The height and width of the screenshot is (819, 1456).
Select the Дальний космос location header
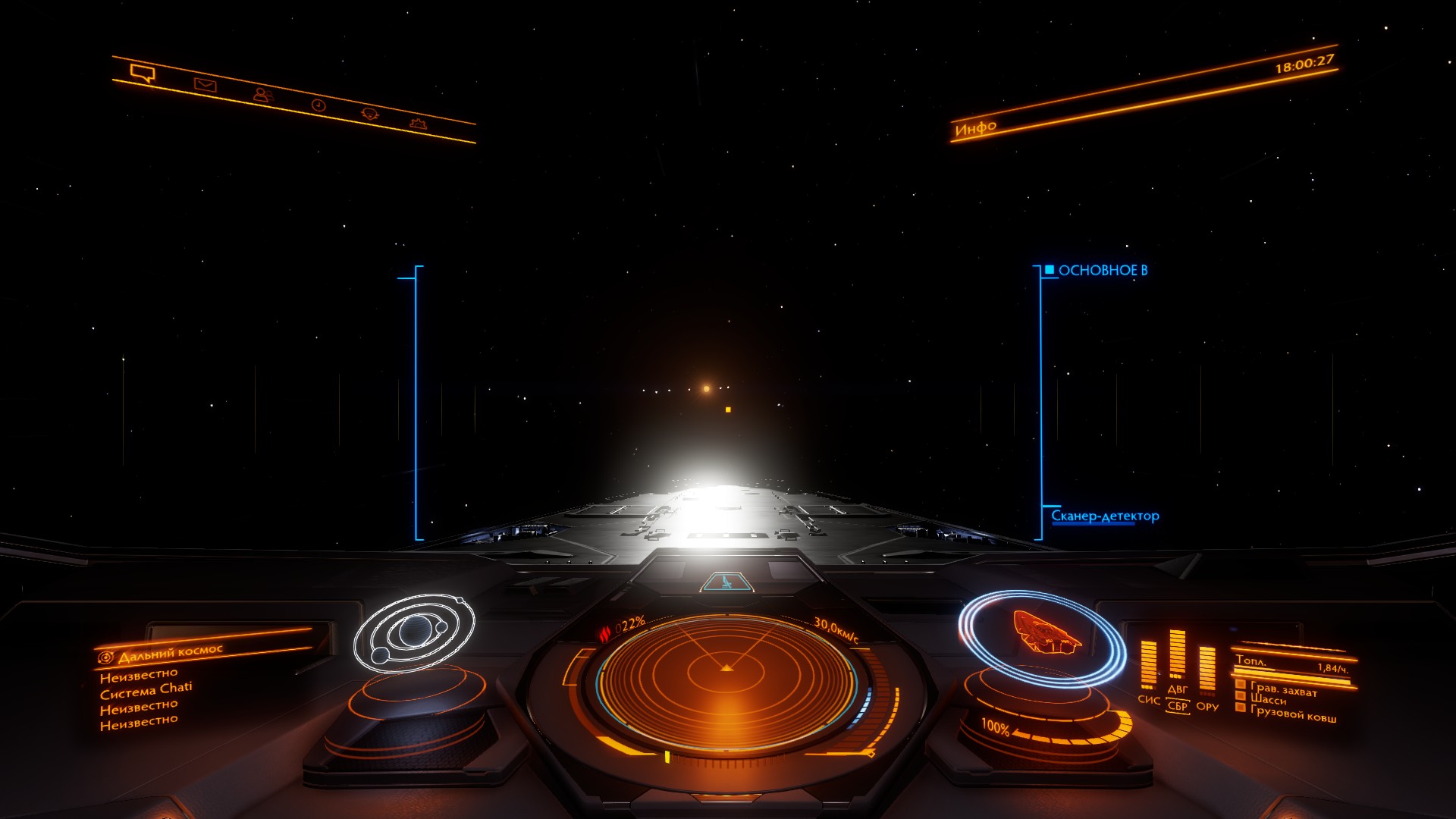coord(171,652)
